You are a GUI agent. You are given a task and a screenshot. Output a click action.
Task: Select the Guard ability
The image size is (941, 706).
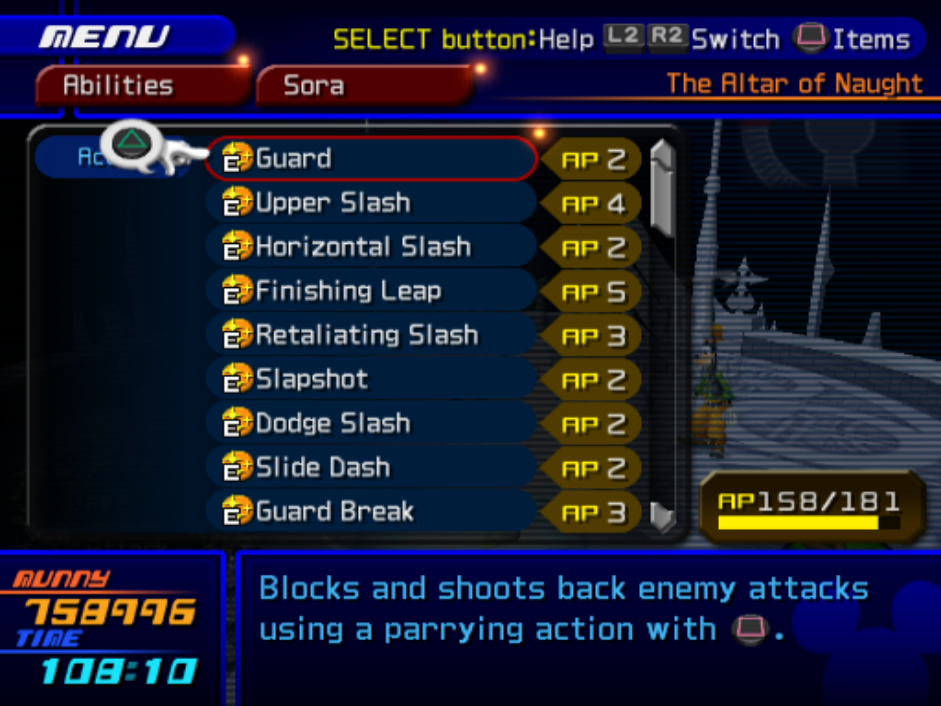click(370, 159)
